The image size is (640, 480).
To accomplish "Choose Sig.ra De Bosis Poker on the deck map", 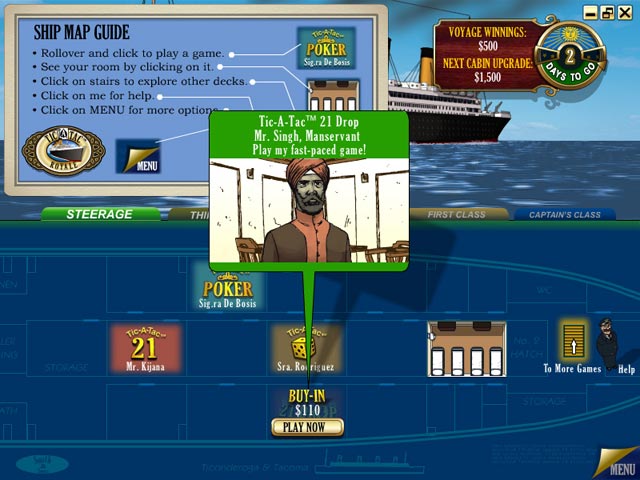I will tap(226, 286).
